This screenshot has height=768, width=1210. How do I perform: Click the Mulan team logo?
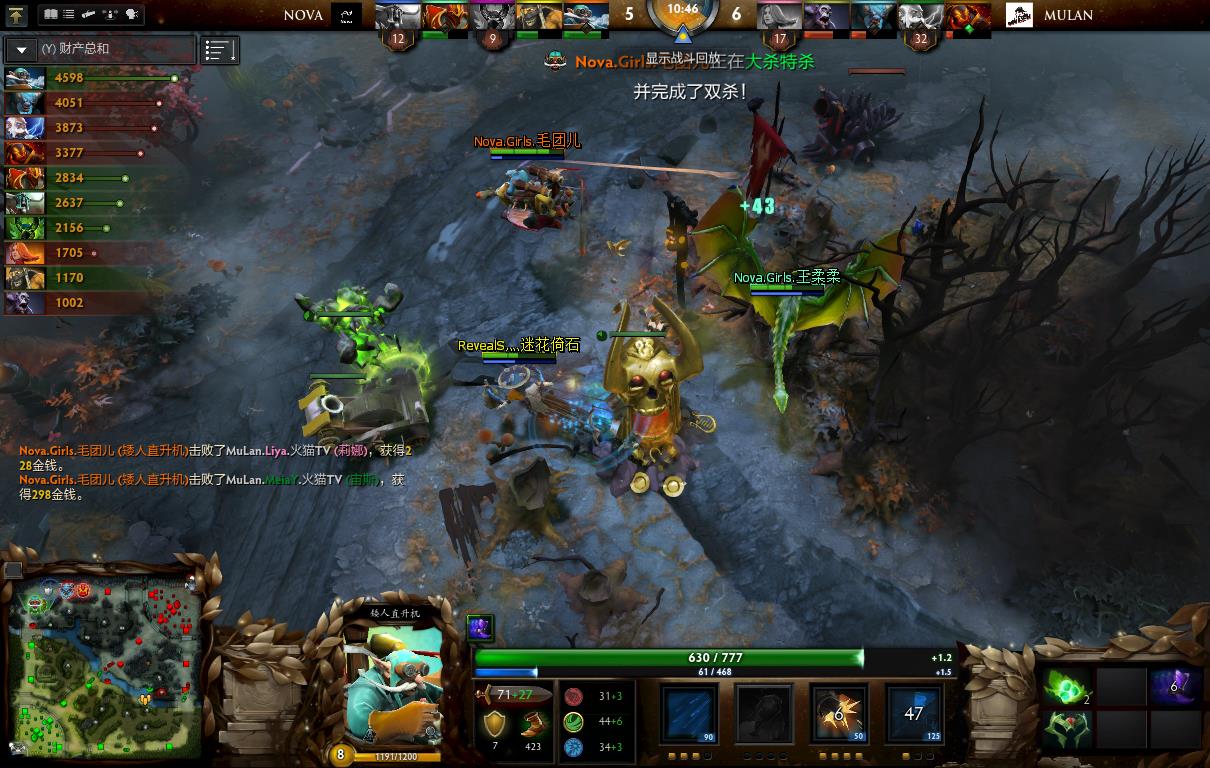coord(1019,15)
